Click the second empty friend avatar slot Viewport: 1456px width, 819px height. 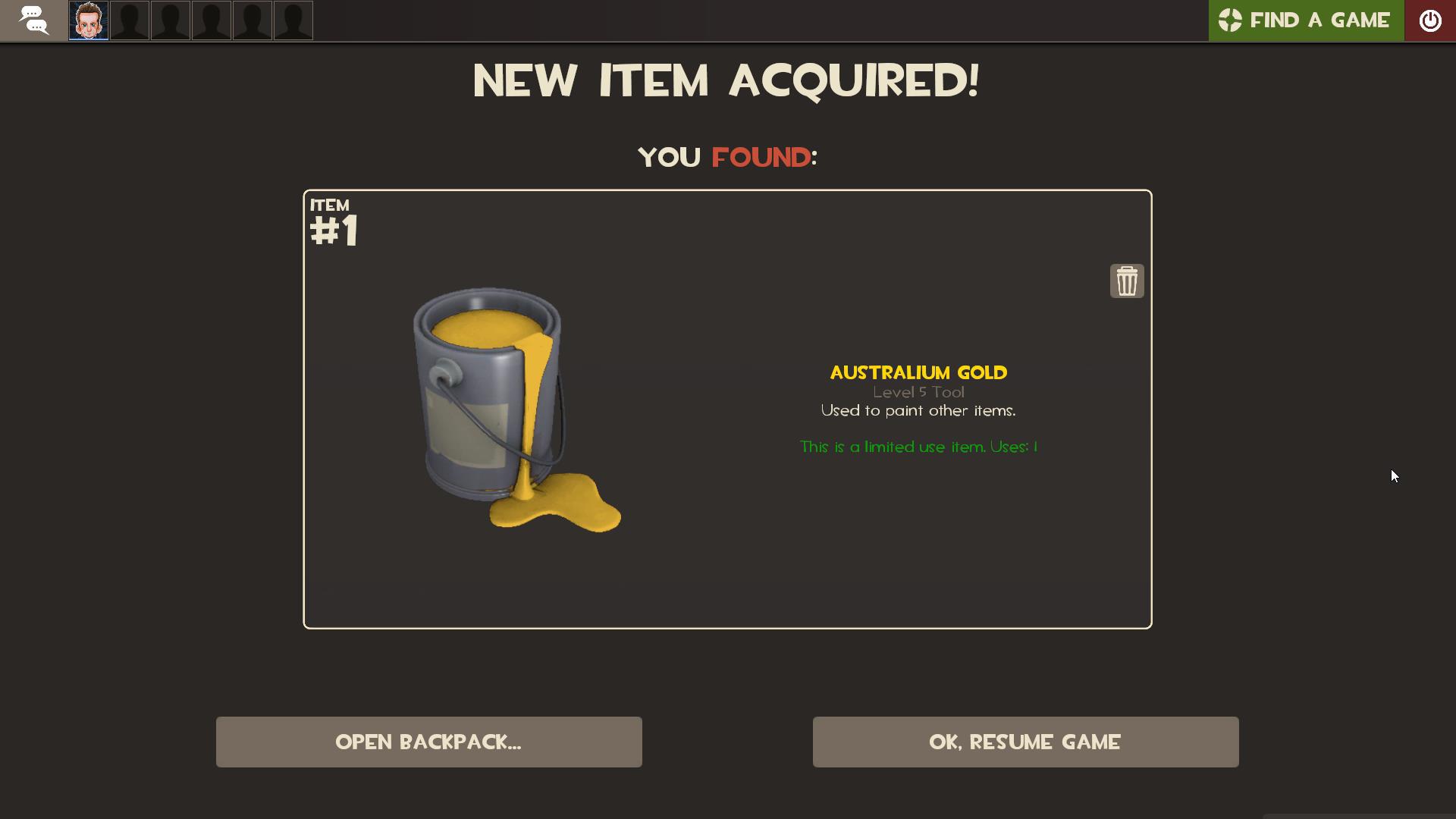tap(171, 20)
